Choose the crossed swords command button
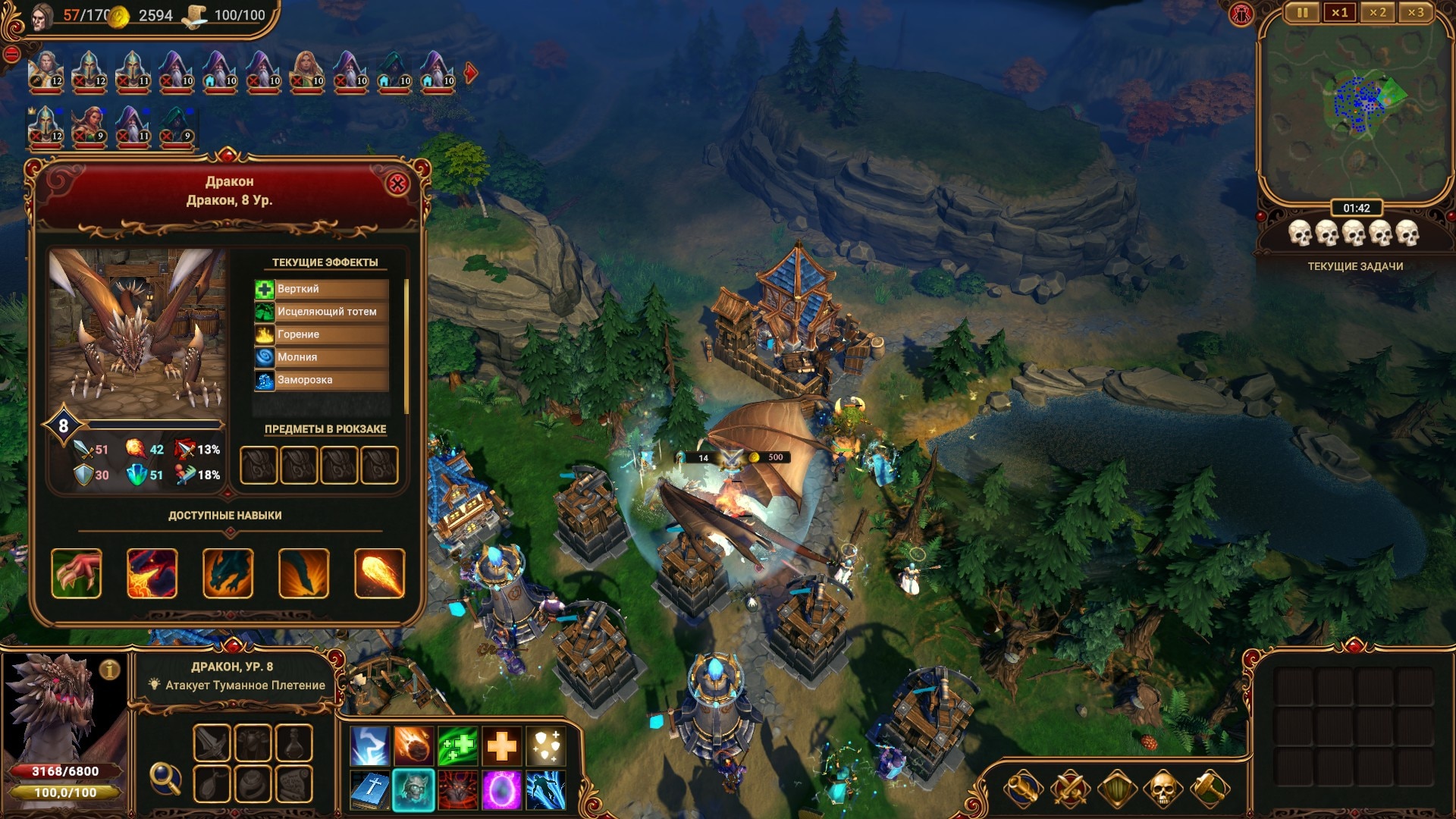 tap(1069, 789)
